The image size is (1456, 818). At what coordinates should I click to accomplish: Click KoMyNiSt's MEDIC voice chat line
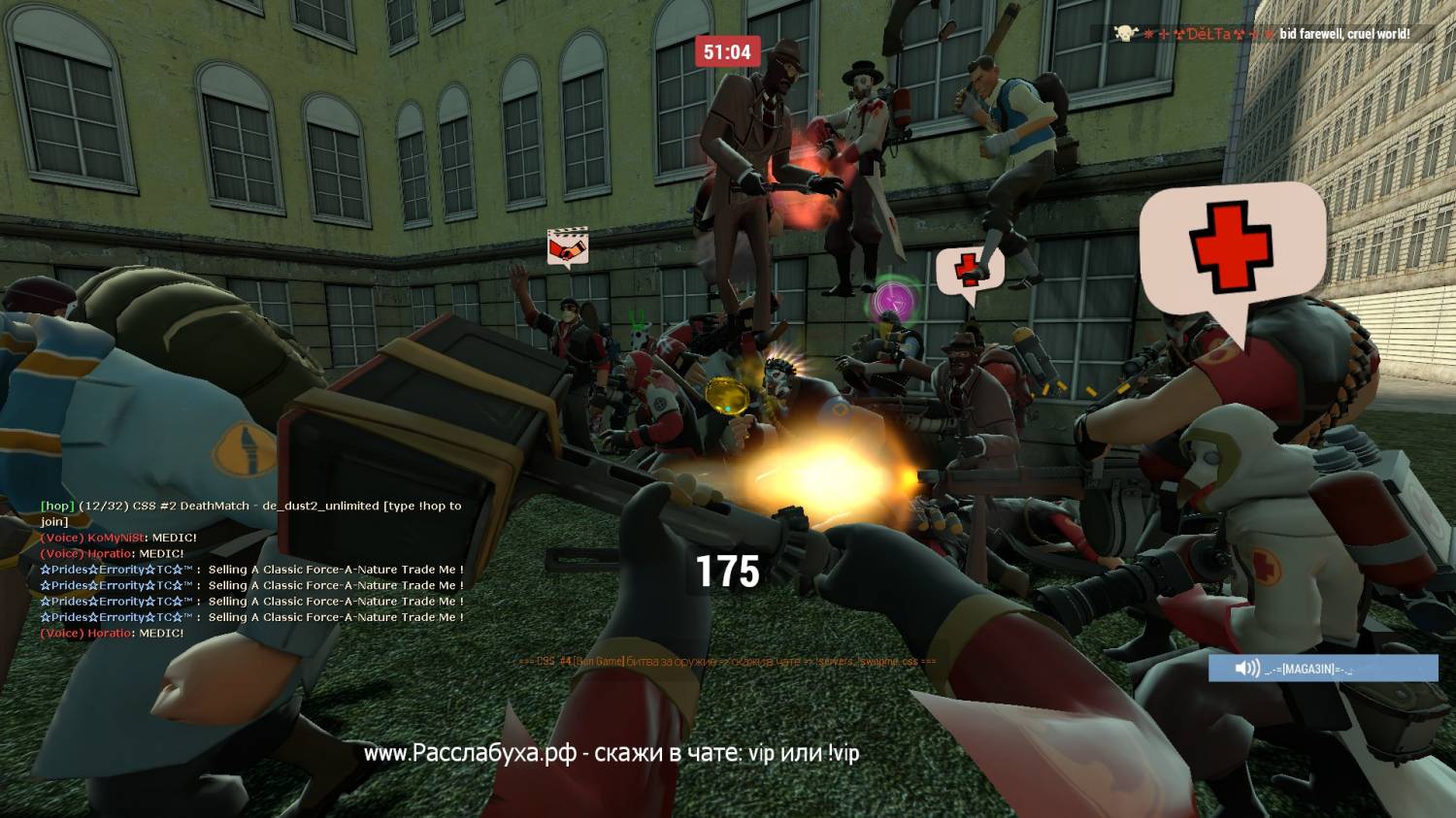(118, 538)
